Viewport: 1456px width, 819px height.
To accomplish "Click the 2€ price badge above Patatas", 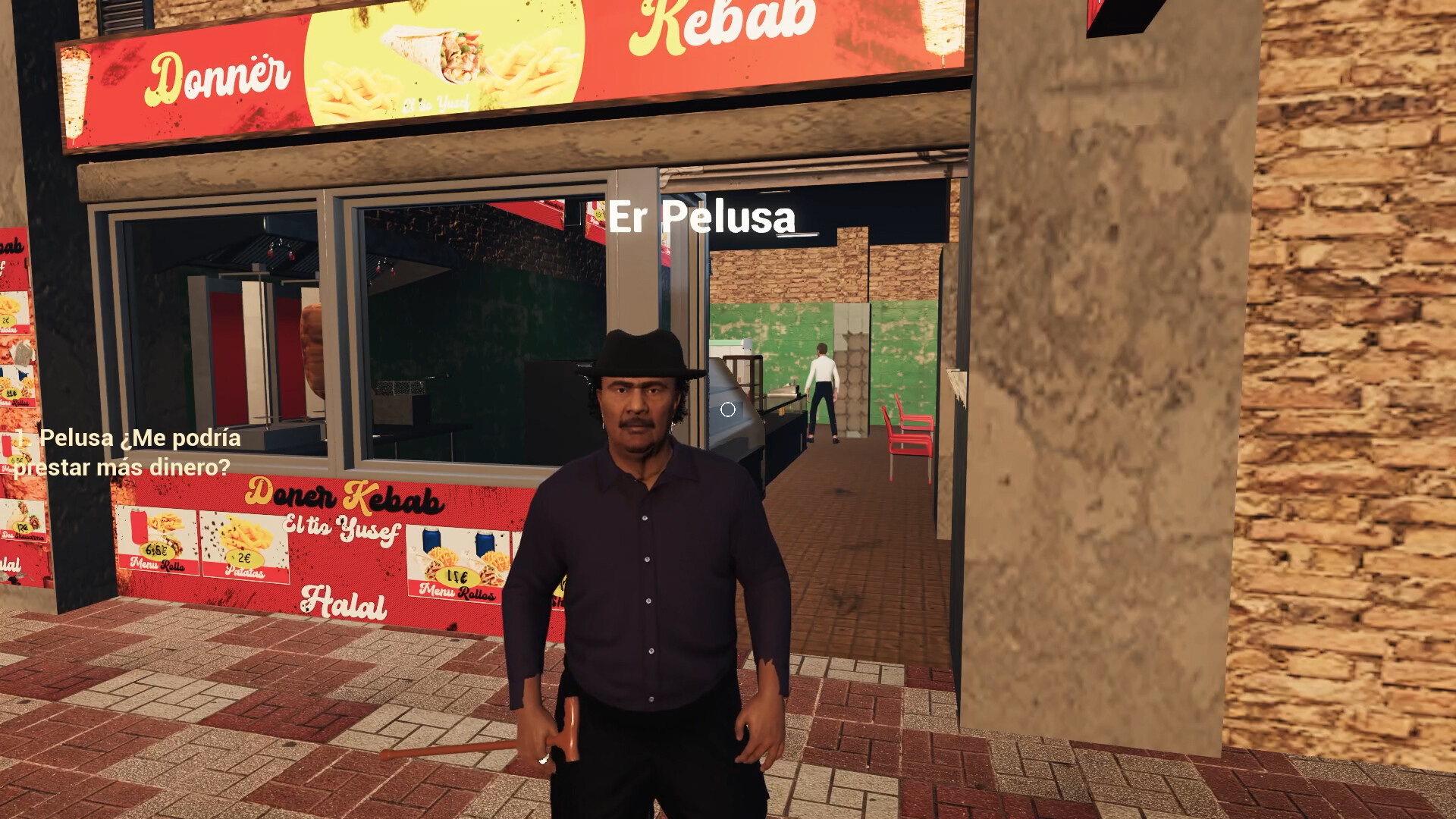I will [245, 558].
